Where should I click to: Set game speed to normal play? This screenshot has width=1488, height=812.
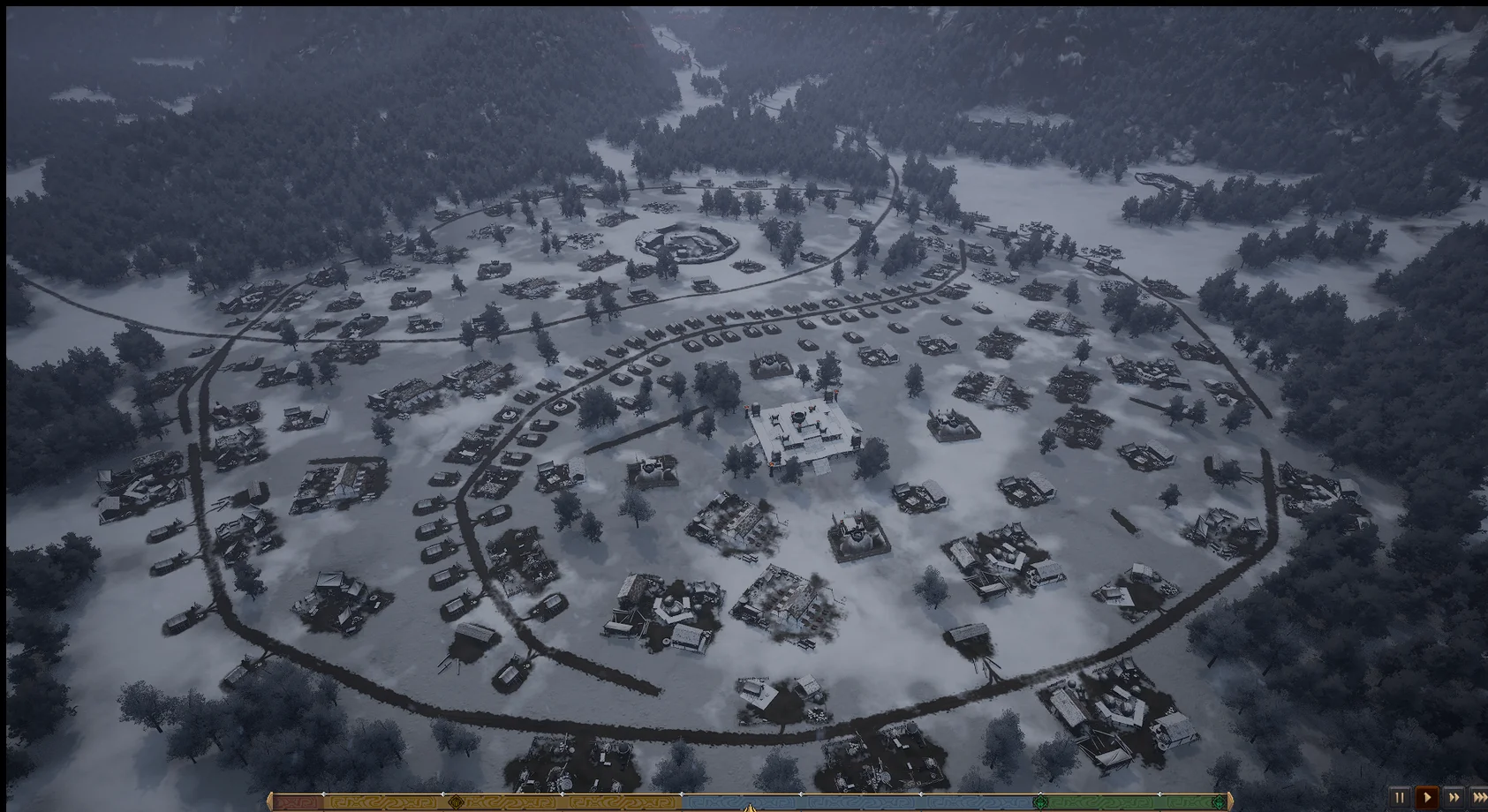coord(1426,797)
